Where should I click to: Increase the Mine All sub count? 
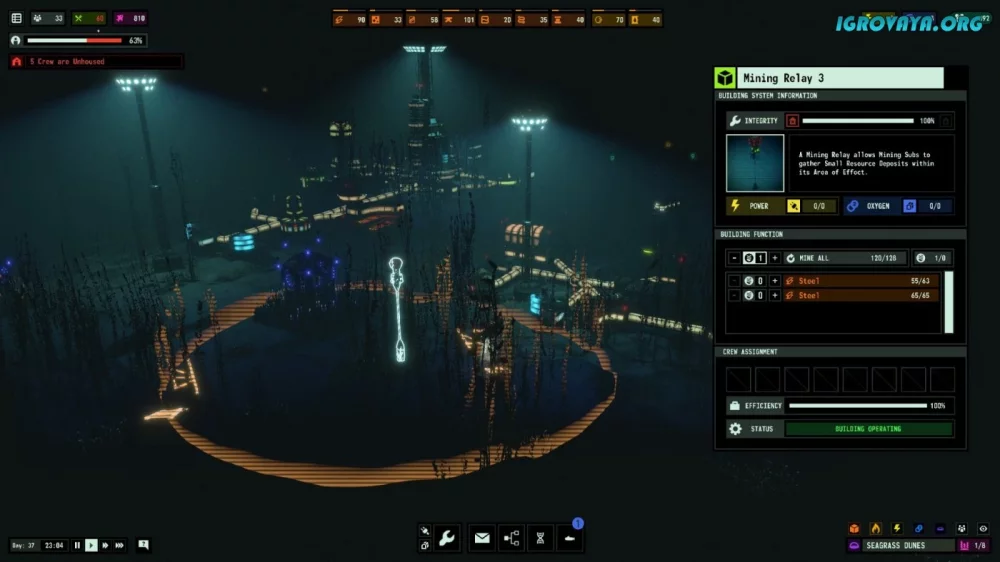[774, 258]
